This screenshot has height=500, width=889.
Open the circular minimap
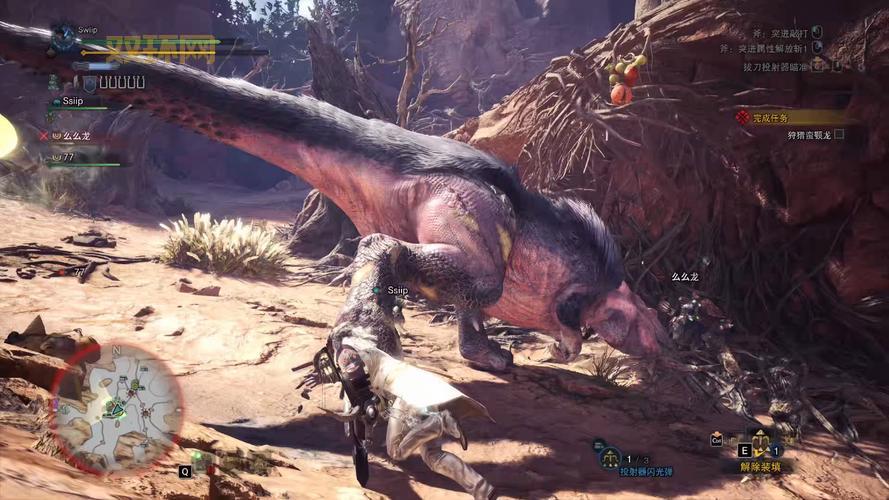(x=118, y=407)
